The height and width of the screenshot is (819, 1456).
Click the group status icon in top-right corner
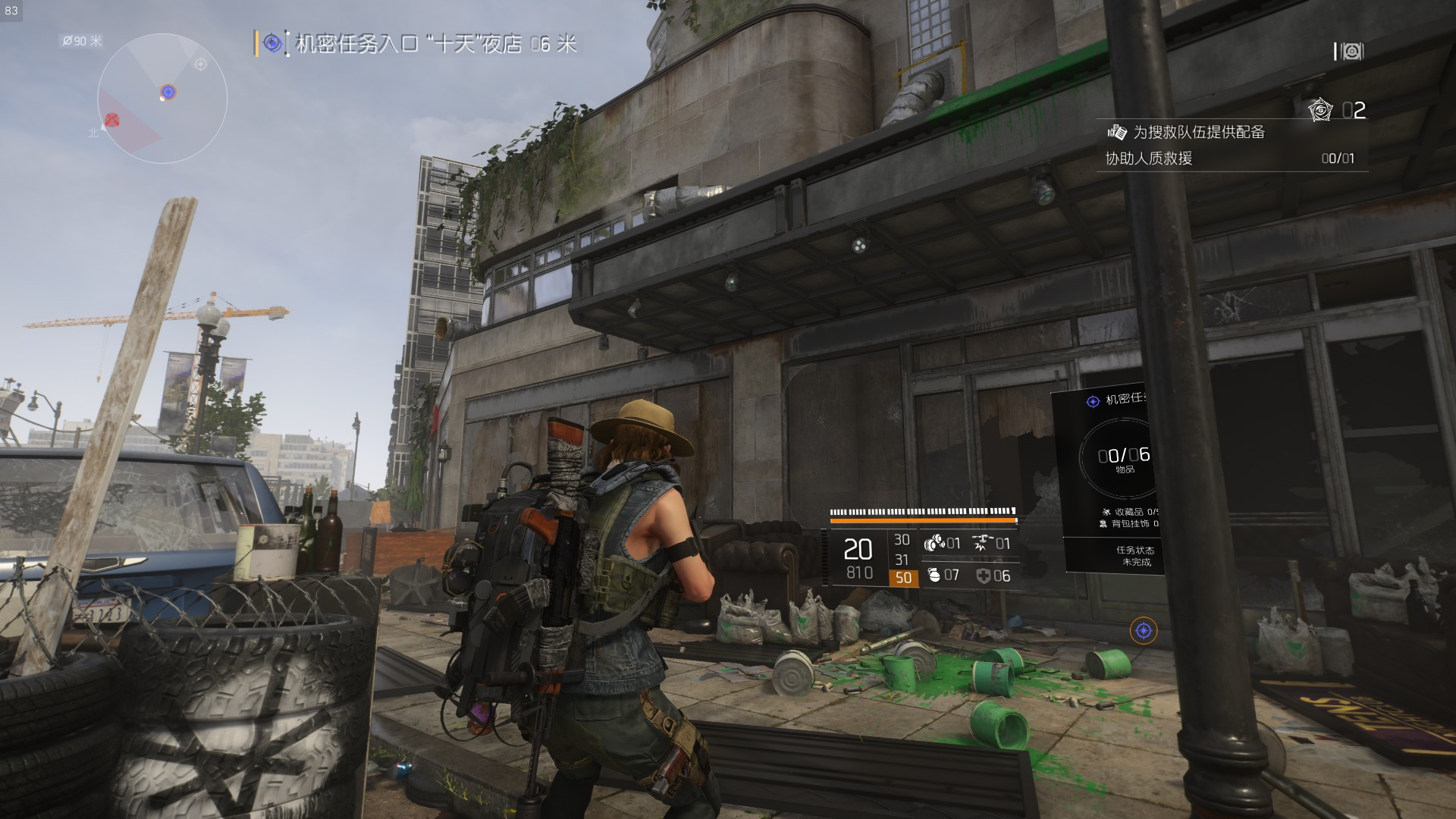click(1350, 52)
